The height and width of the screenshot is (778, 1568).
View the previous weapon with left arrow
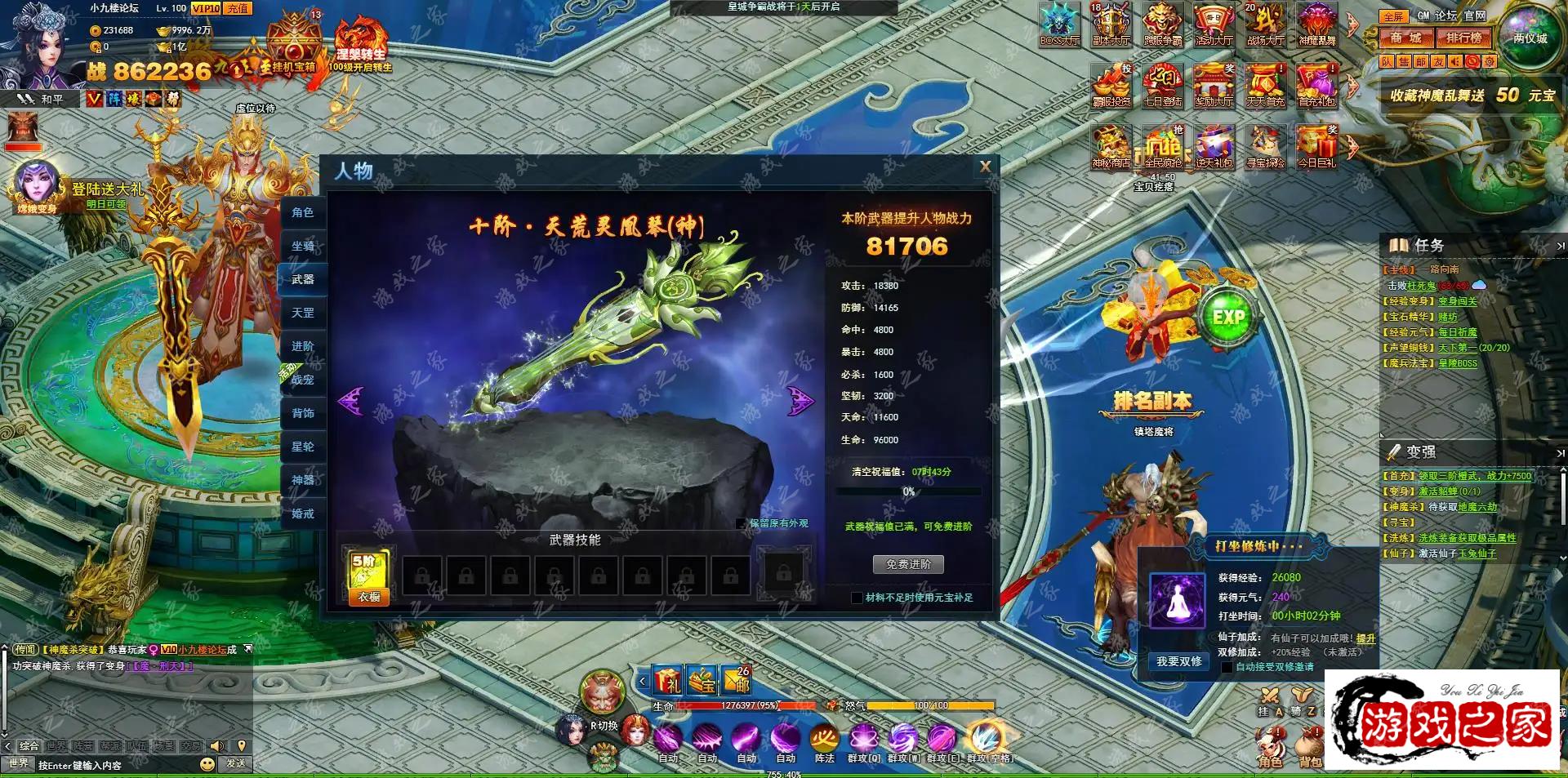[351, 401]
